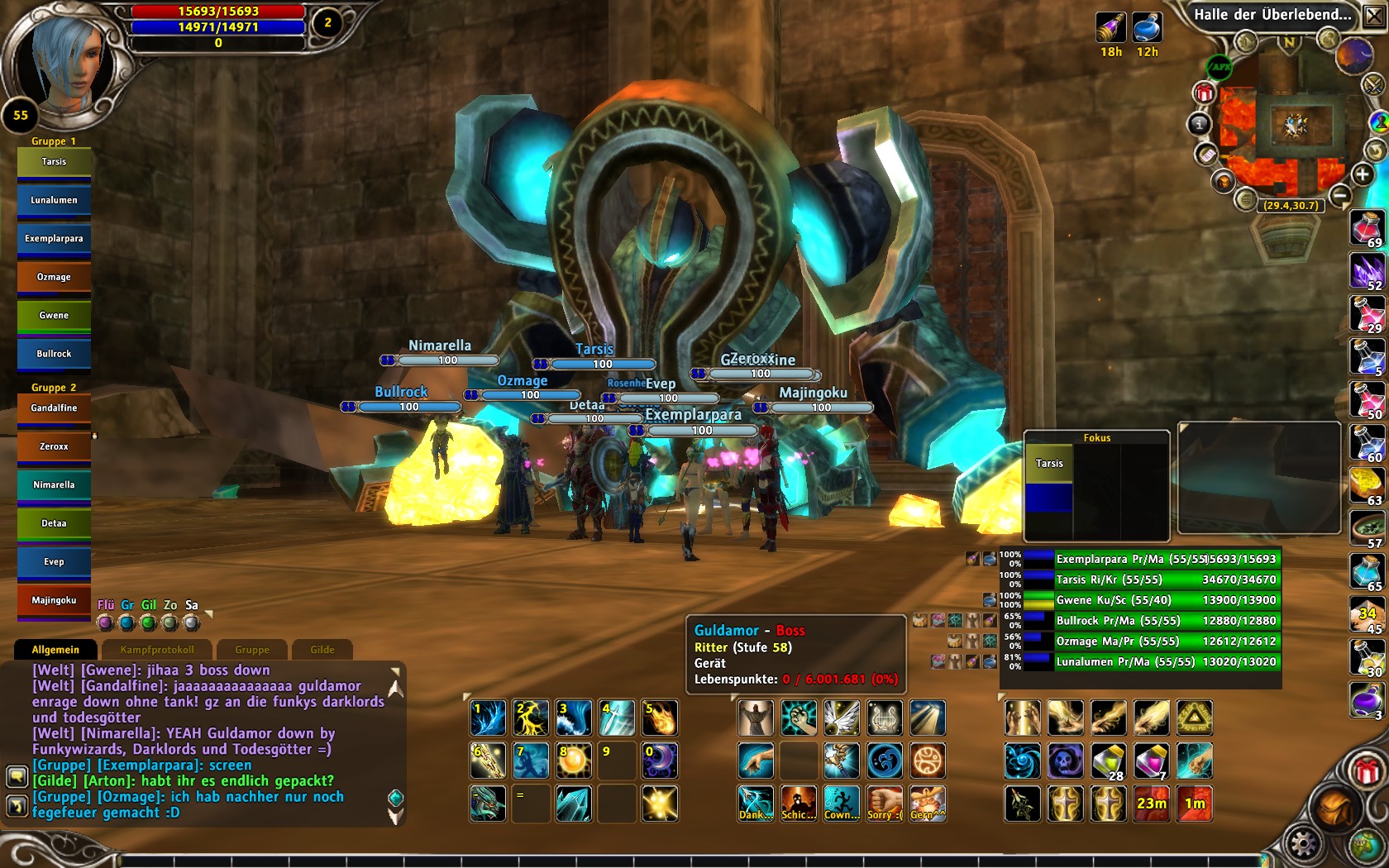Target party member Gandalfine in Gruppe 2
Screen dimensions: 1389x868
pyautogui.click(x=54, y=408)
